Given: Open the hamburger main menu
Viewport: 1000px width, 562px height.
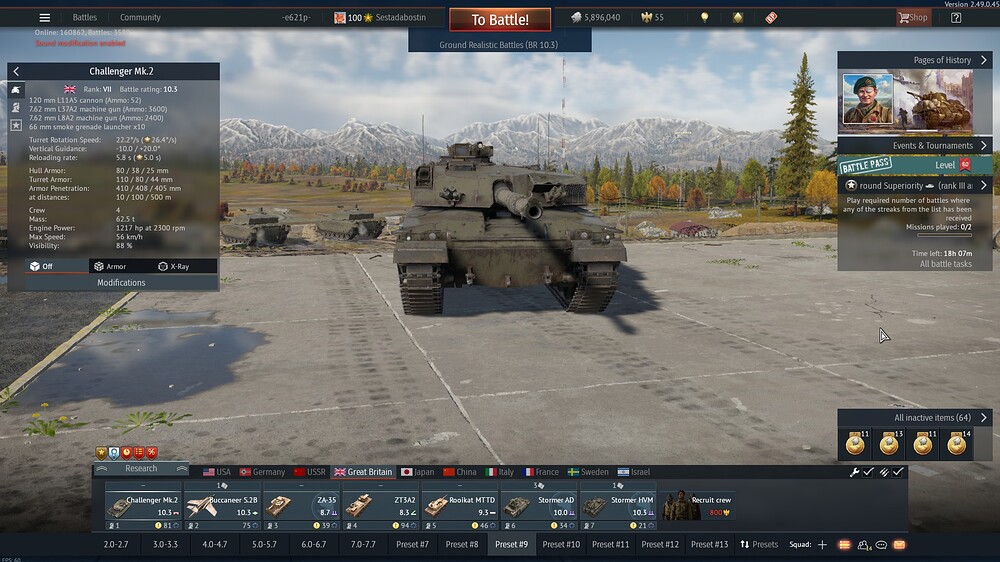Looking at the screenshot, I should pyautogui.click(x=44, y=17).
